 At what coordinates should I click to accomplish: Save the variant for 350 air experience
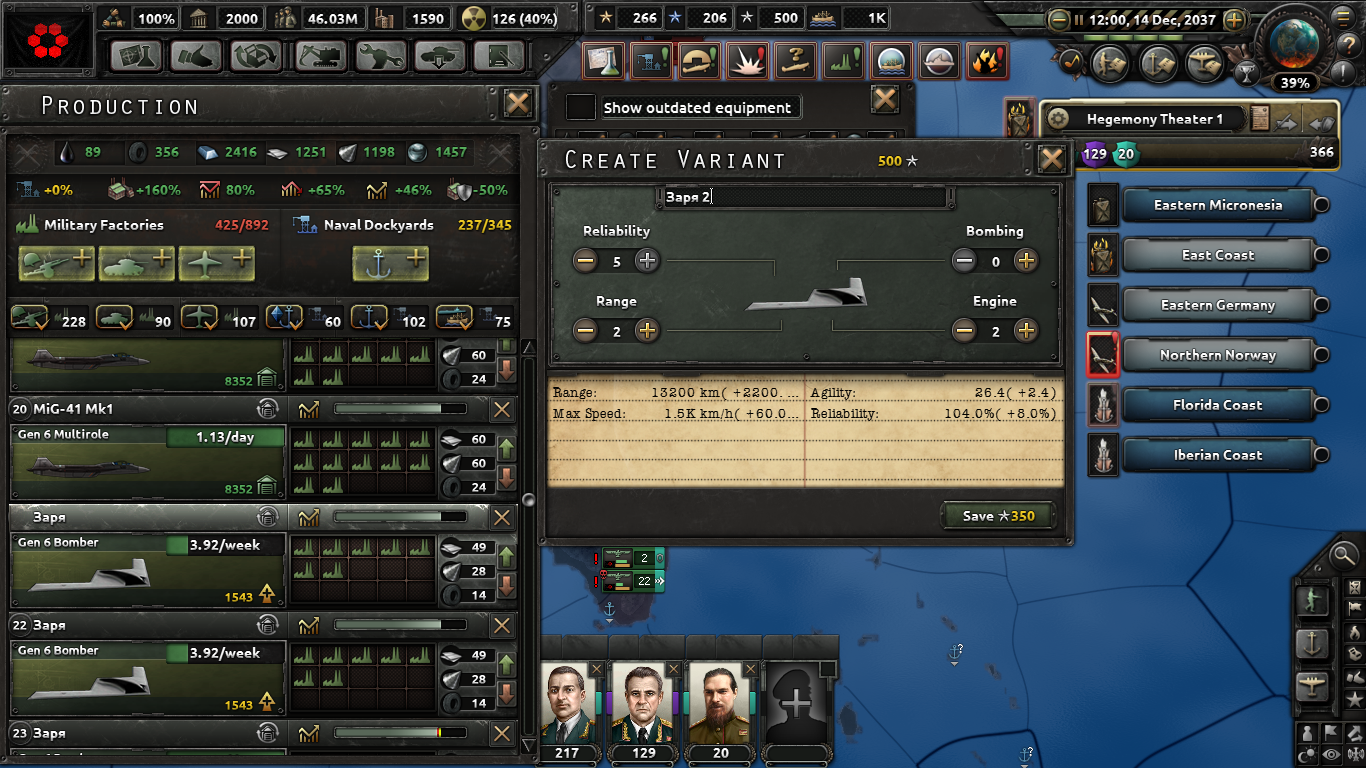point(997,517)
